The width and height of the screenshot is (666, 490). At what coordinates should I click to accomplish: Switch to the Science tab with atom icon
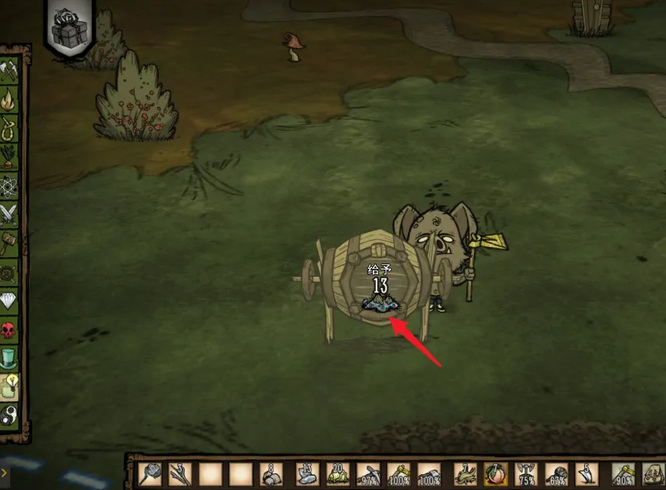(x=10, y=185)
